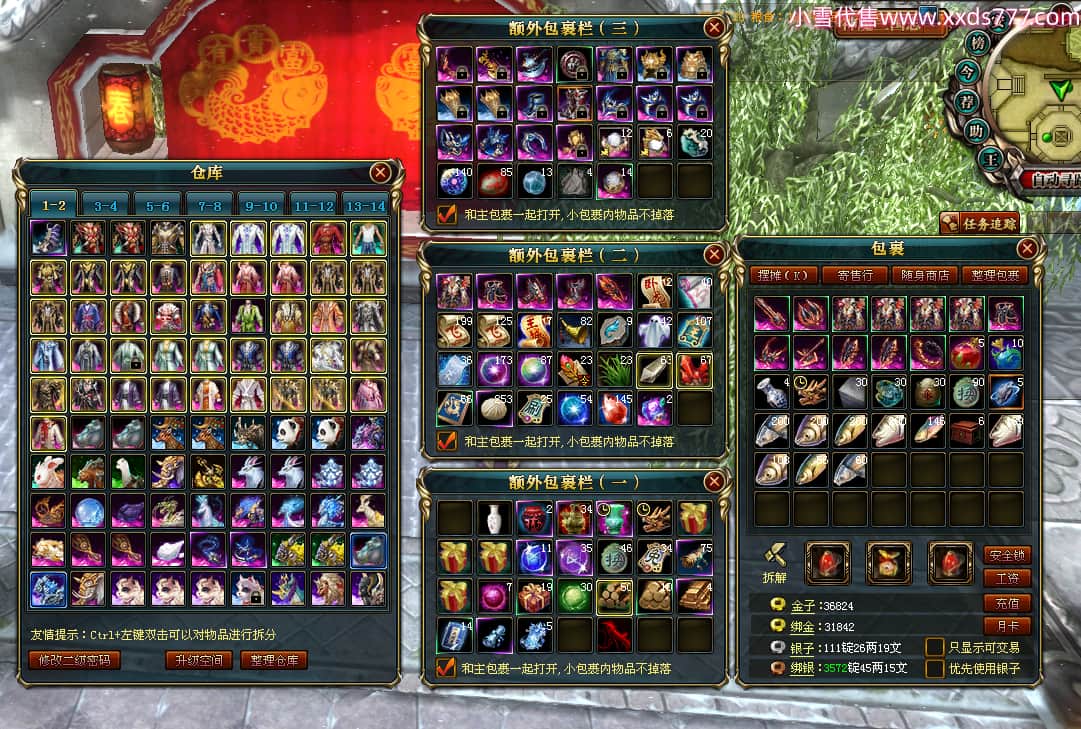Switch to warehouse tab 3-4
This screenshot has height=729, width=1081.
tap(105, 206)
